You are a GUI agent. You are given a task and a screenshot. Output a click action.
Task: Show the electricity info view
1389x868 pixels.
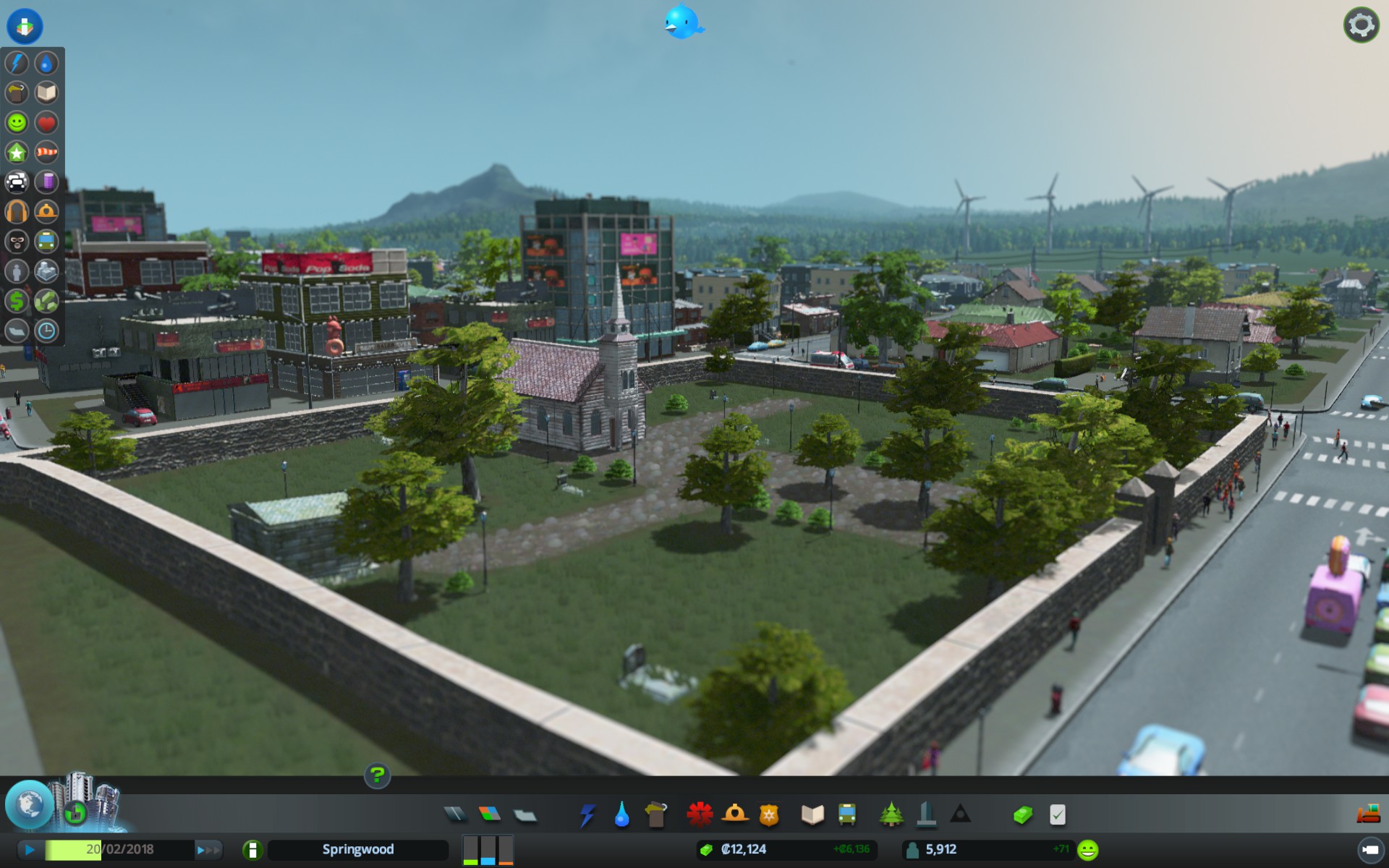(17, 63)
